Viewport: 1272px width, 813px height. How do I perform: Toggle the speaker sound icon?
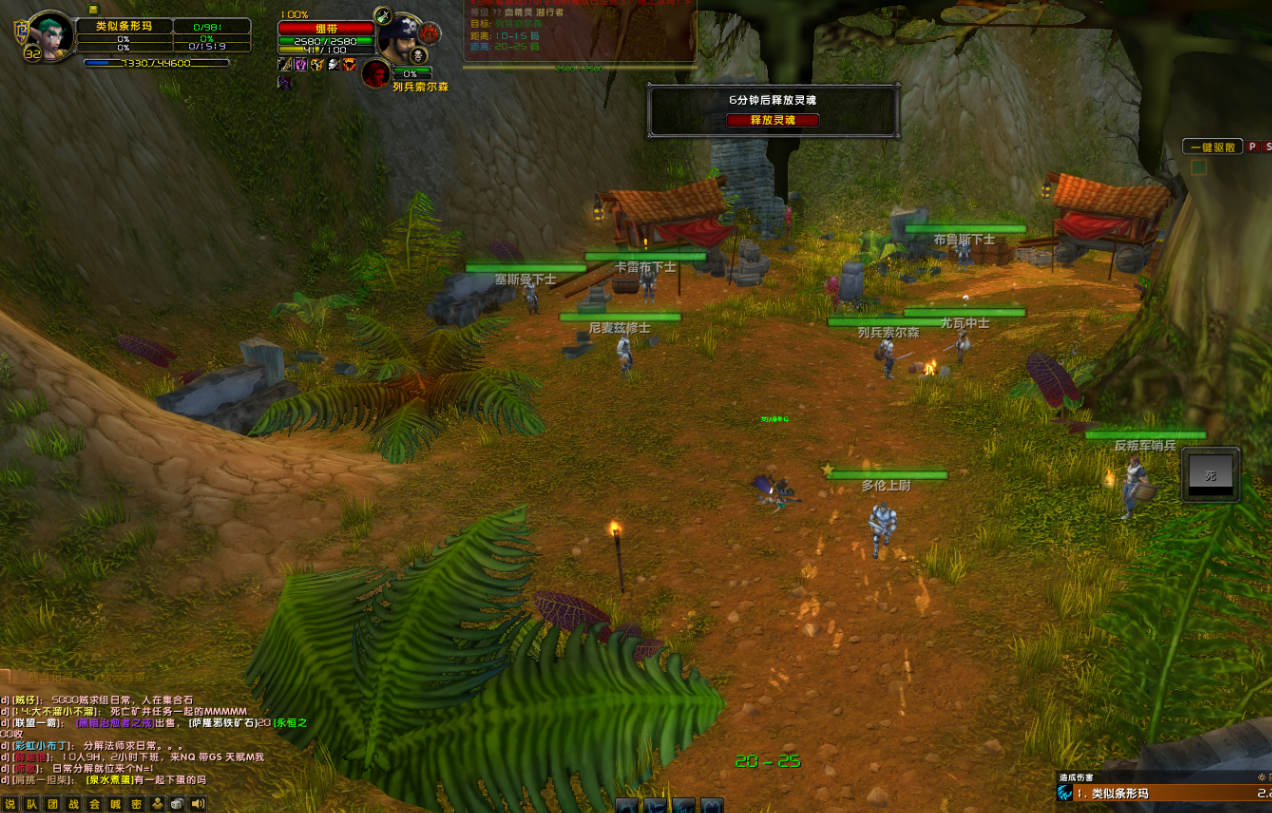198,803
